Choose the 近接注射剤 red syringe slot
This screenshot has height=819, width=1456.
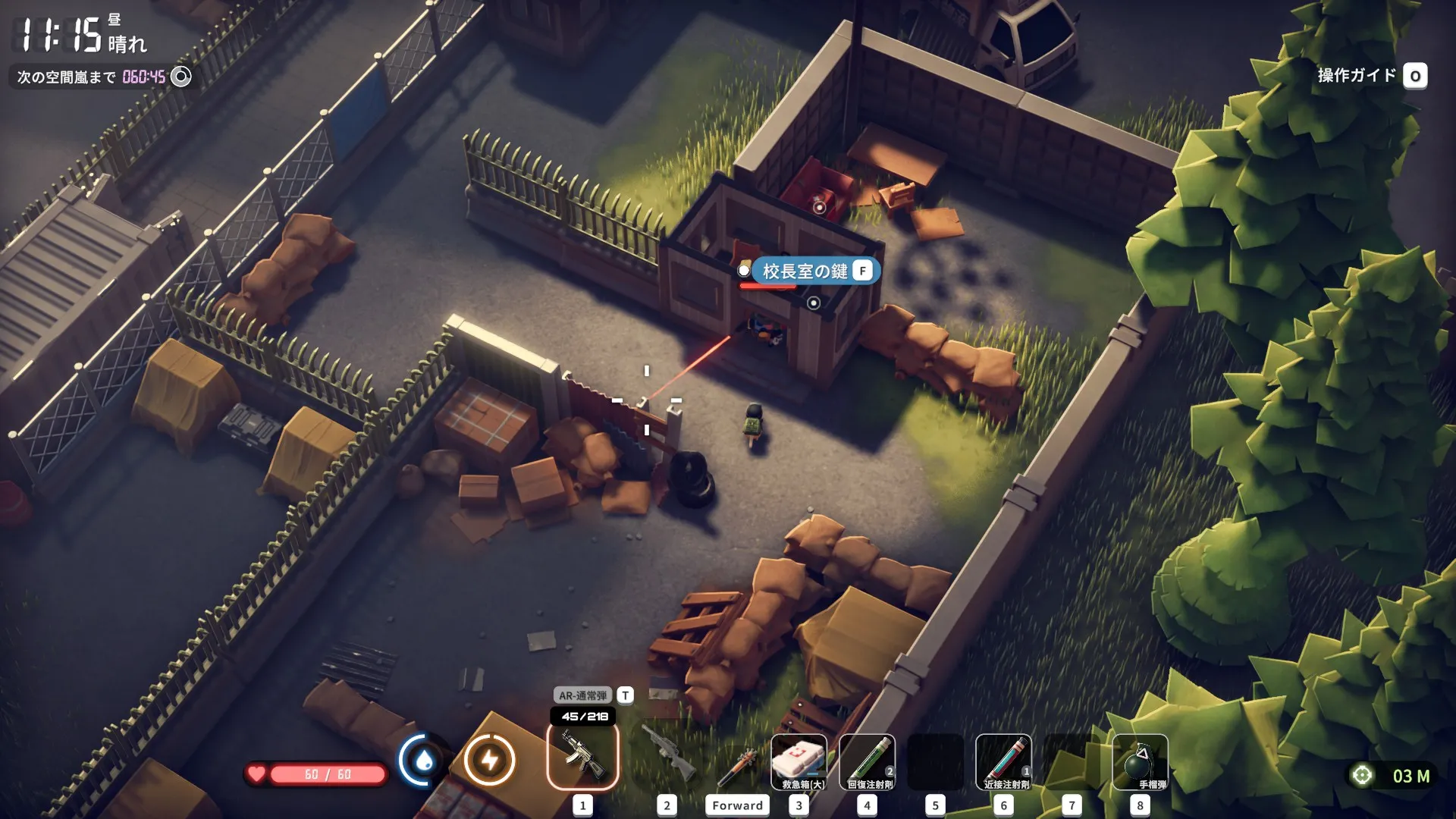tap(1003, 761)
